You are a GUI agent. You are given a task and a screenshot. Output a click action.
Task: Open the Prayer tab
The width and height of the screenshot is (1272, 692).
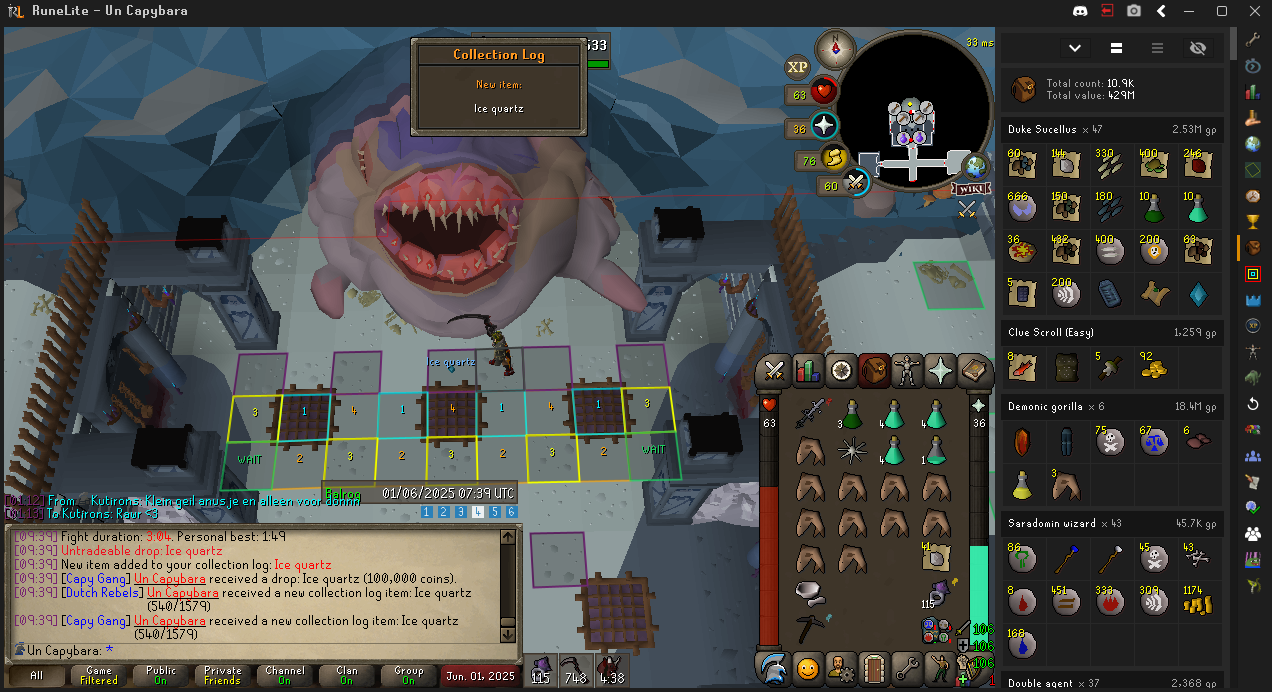pyautogui.click(x=941, y=371)
